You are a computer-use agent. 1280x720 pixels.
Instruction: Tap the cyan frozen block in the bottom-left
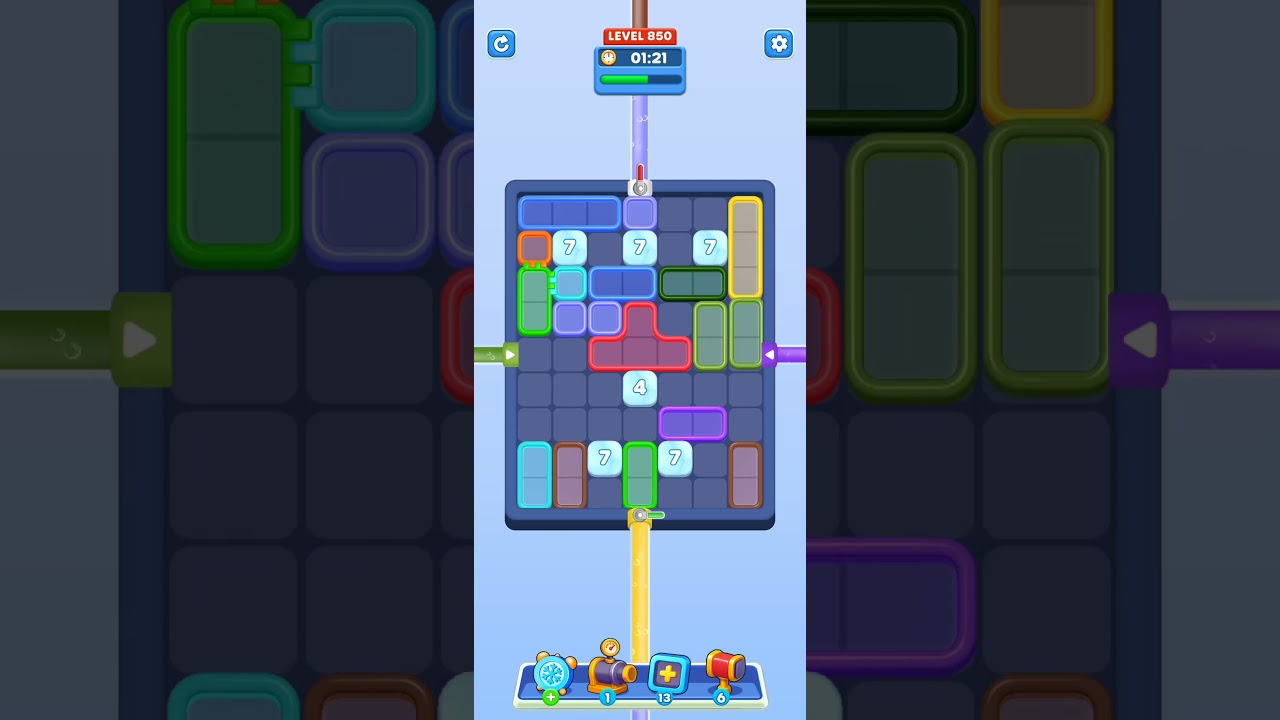tap(534, 475)
